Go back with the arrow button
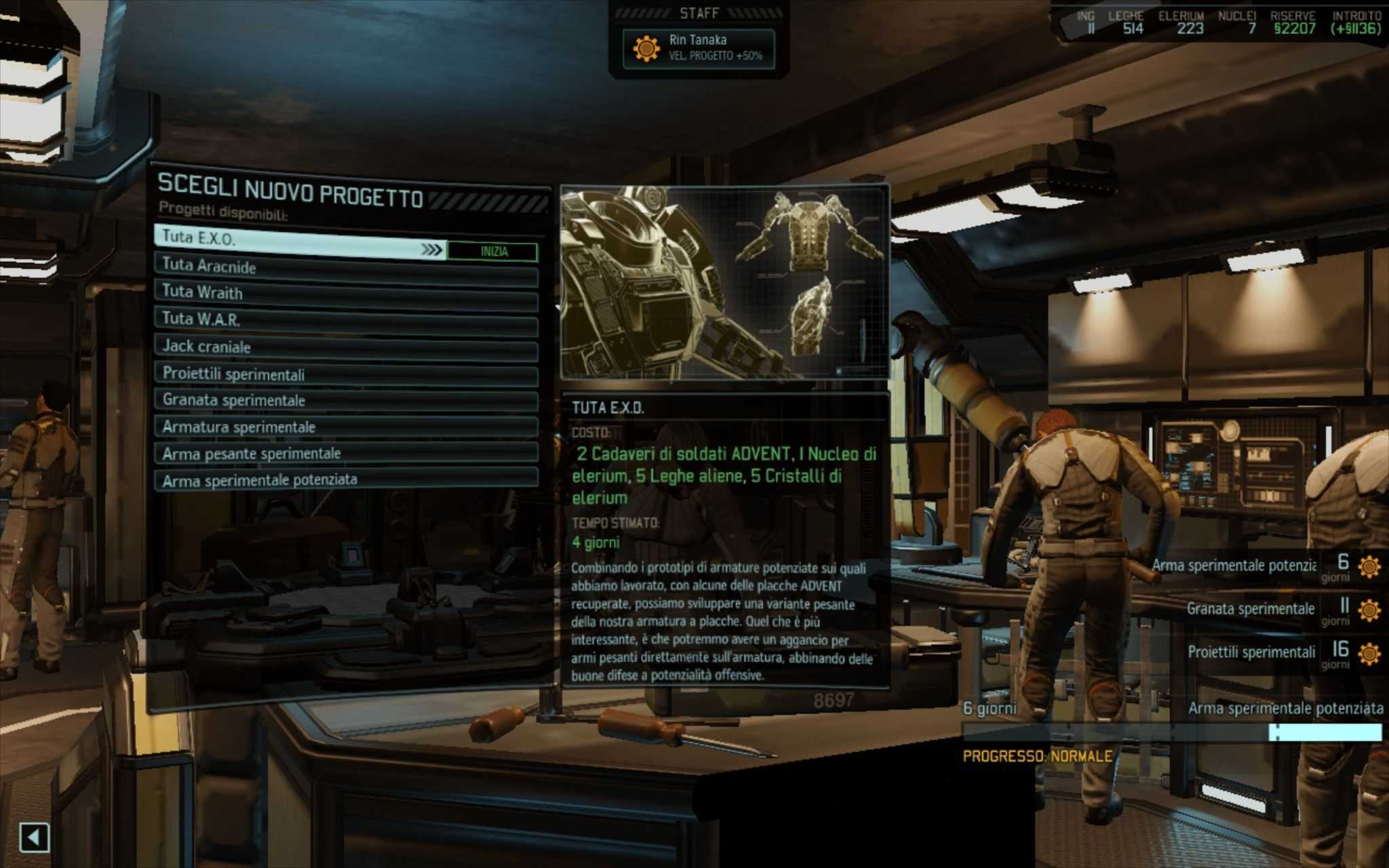The width and height of the screenshot is (1389, 868). pyautogui.click(x=34, y=837)
